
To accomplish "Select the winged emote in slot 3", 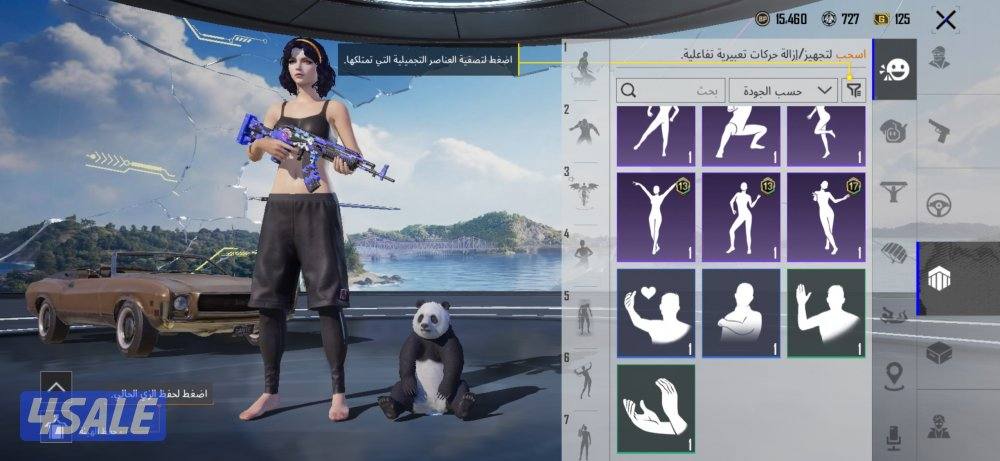I will (583, 192).
